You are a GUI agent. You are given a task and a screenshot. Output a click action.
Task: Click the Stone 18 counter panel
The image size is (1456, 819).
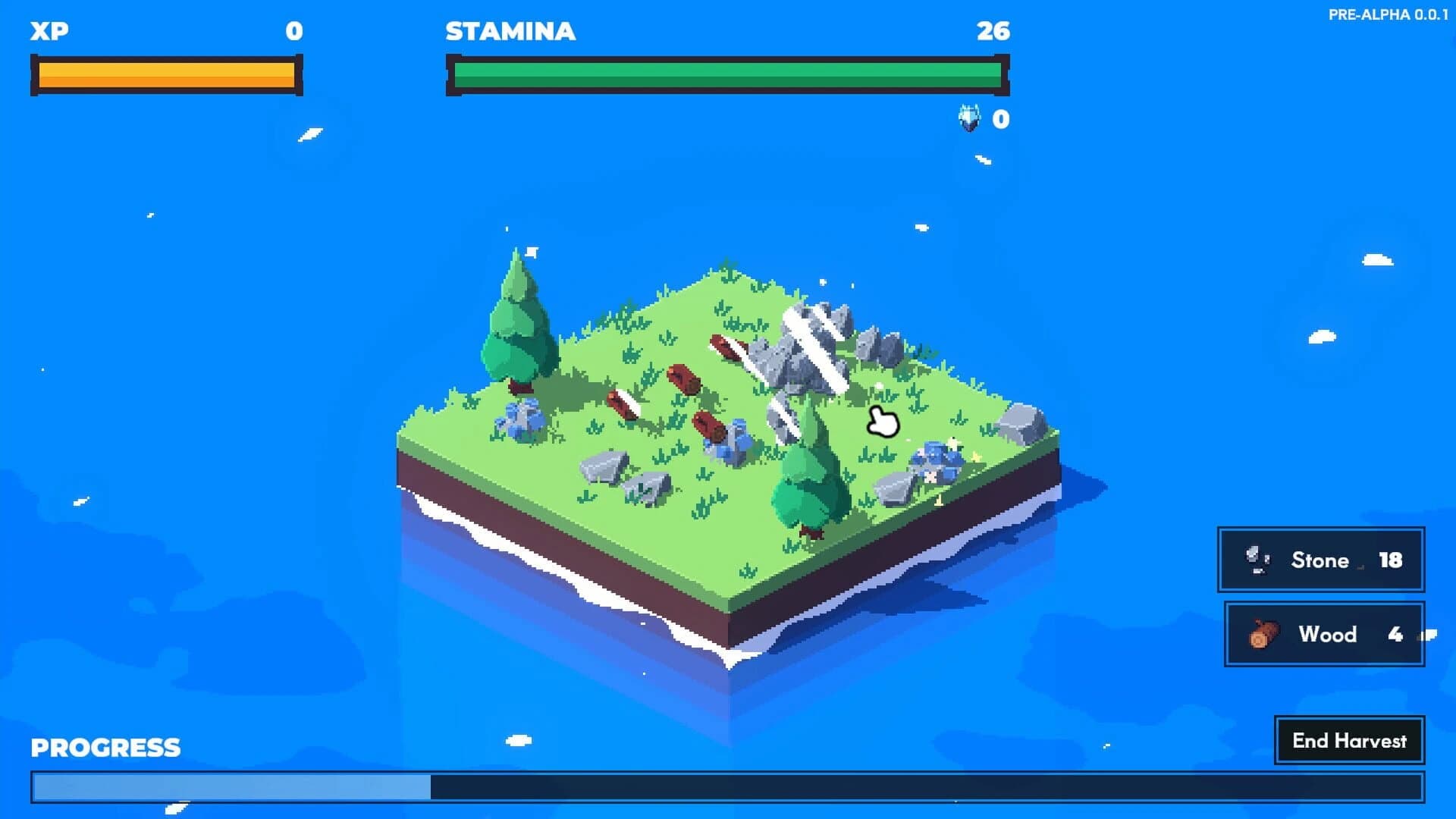point(1321,560)
